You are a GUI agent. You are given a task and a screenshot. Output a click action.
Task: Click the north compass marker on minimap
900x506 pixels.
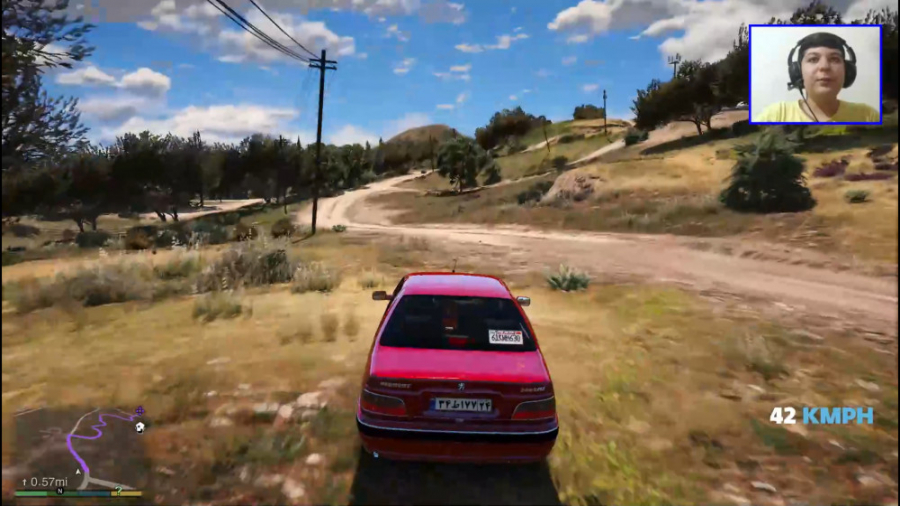pyautogui.click(x=60, y=491)
